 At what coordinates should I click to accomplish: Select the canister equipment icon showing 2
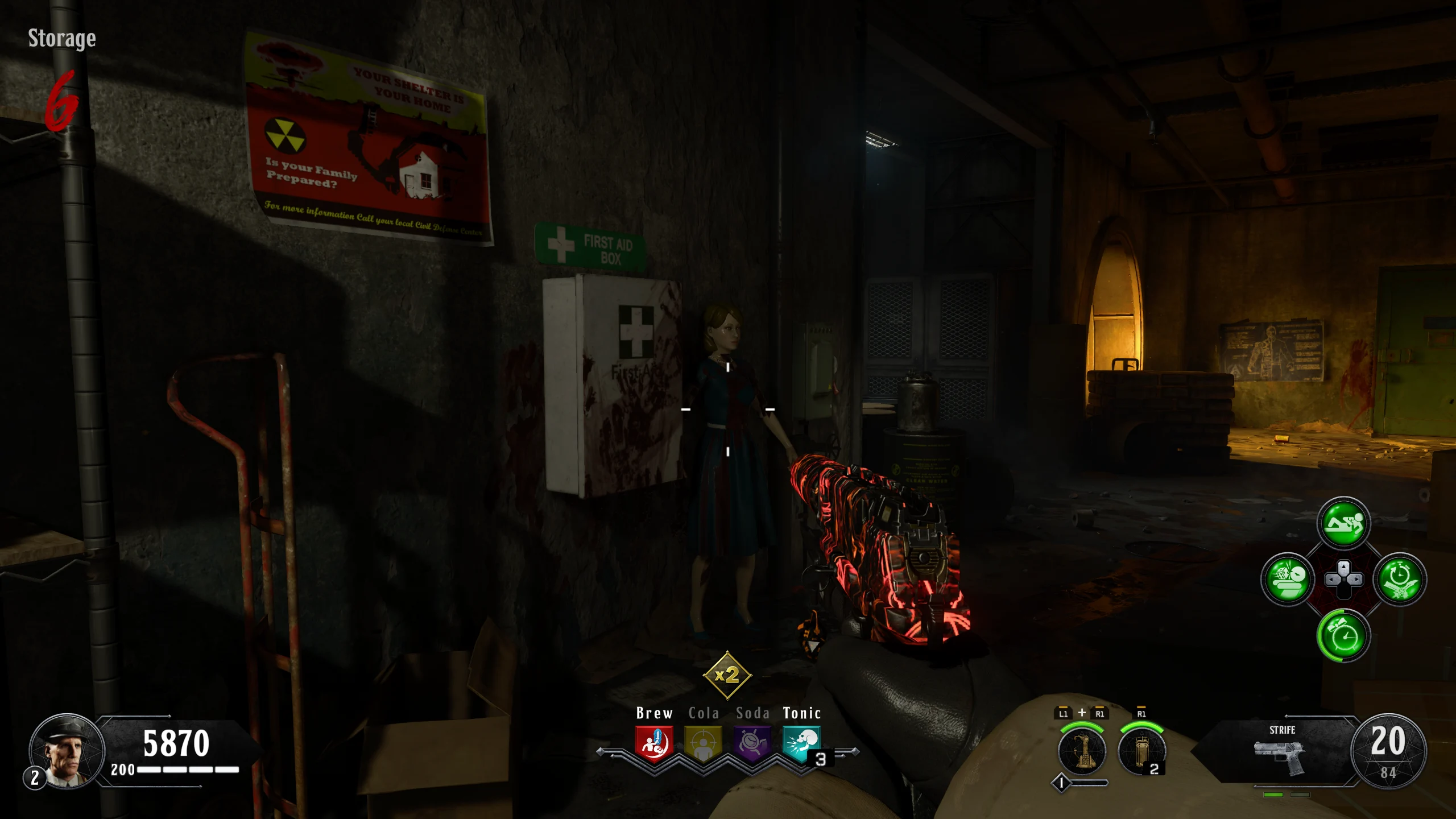point(1141,751)
